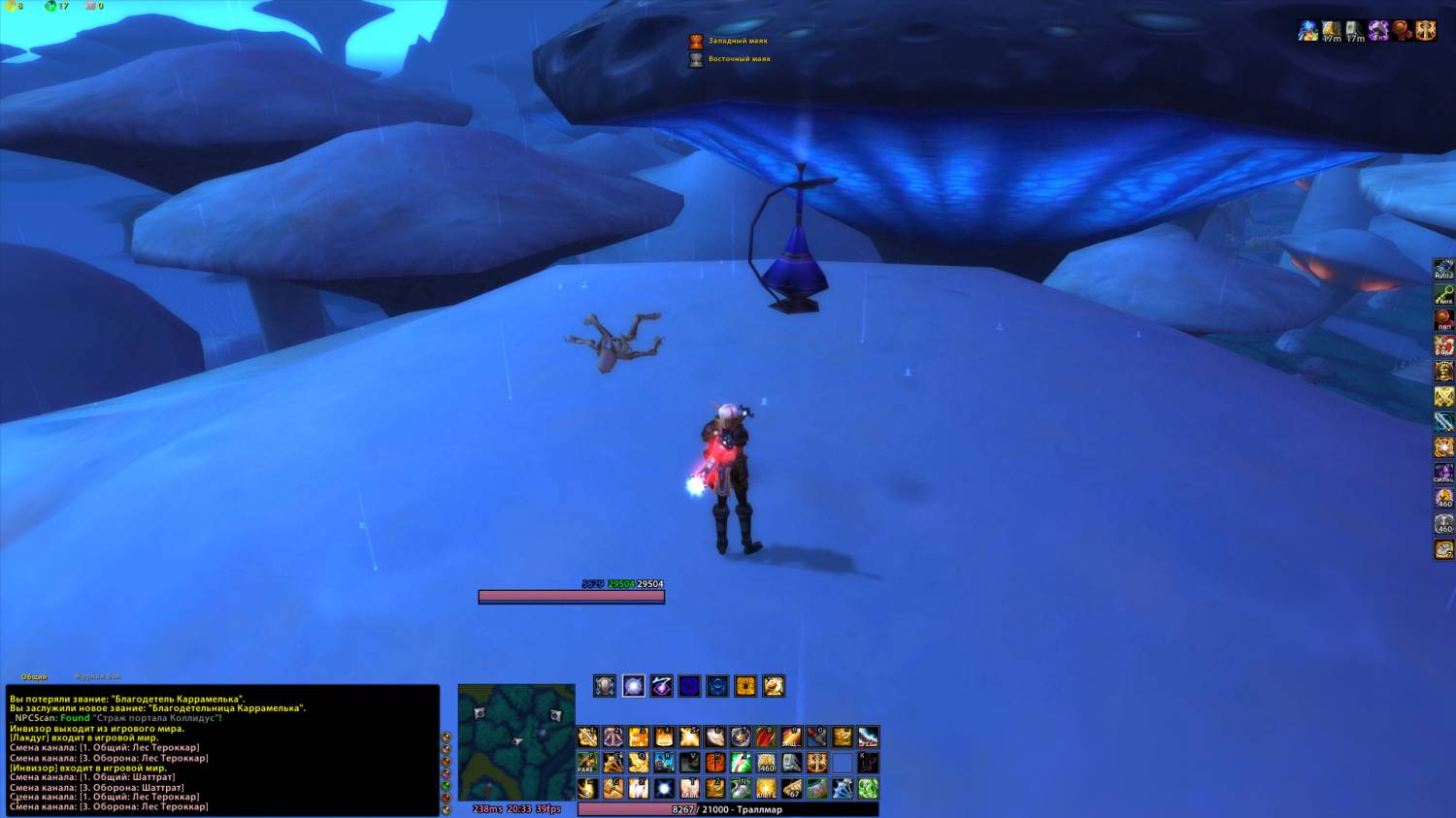Viewport: 1456px width, 818px height.
Task: Cast the red cloak ability on key 8
Action: 766,737
